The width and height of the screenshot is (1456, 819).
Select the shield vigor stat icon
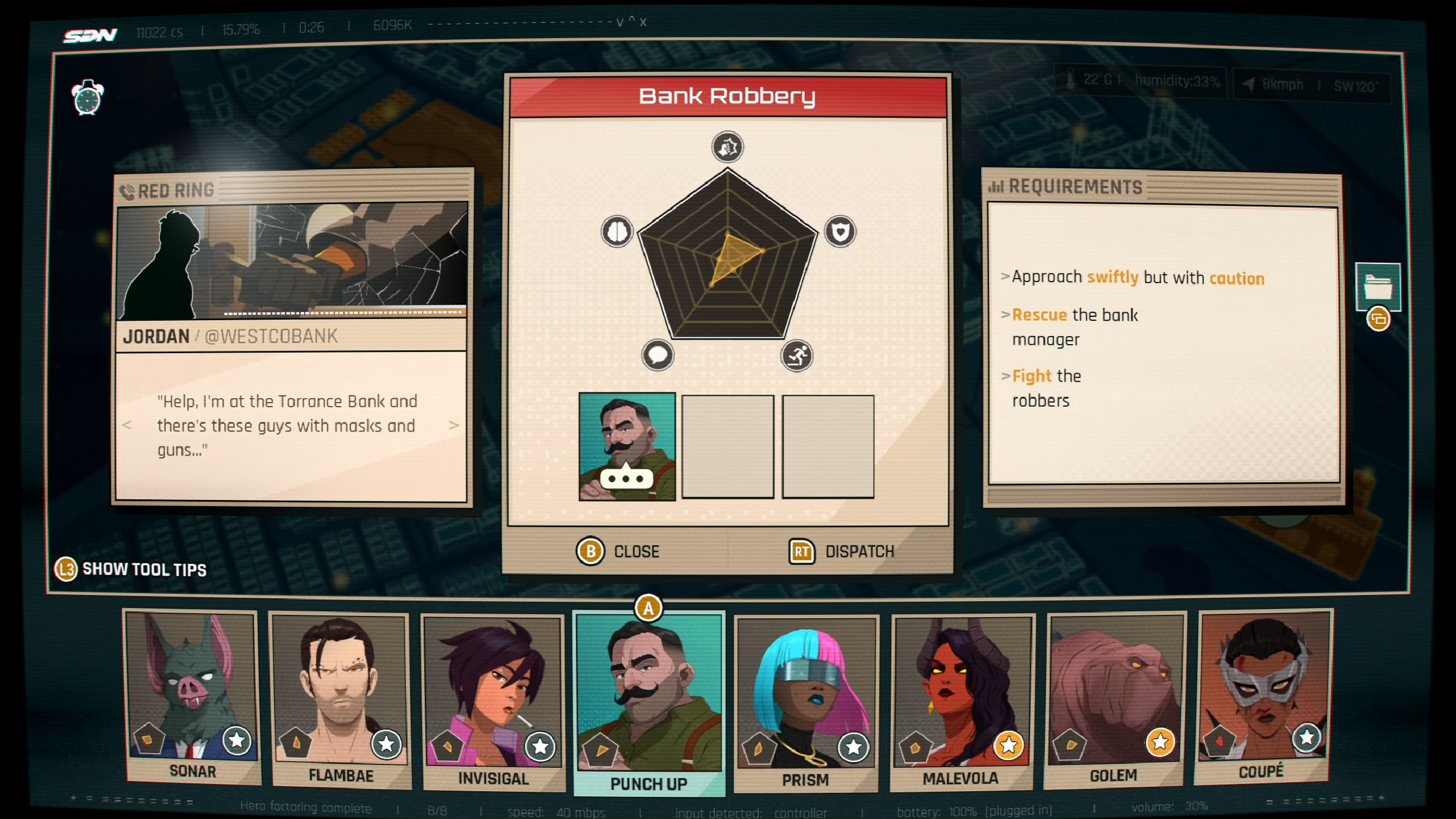840,231
